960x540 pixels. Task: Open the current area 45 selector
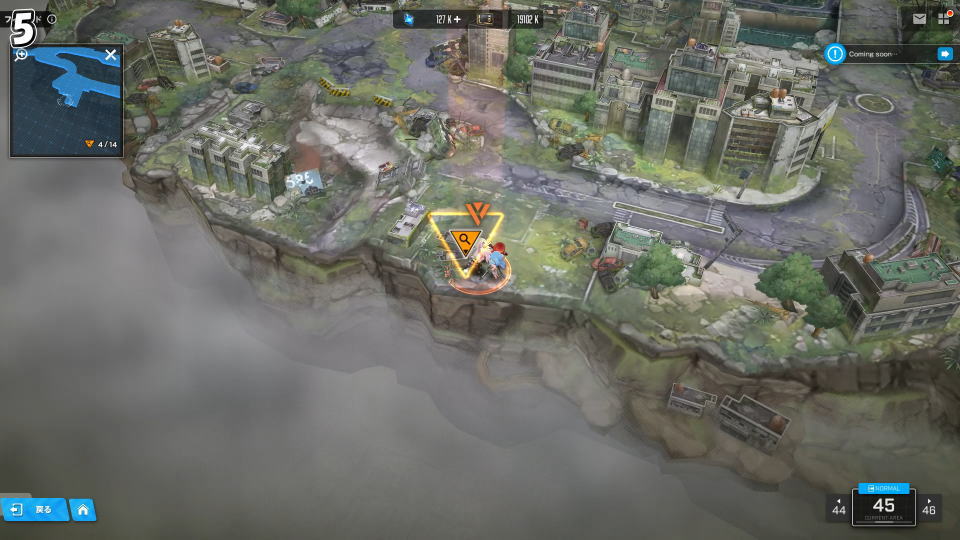coord(883,506)
